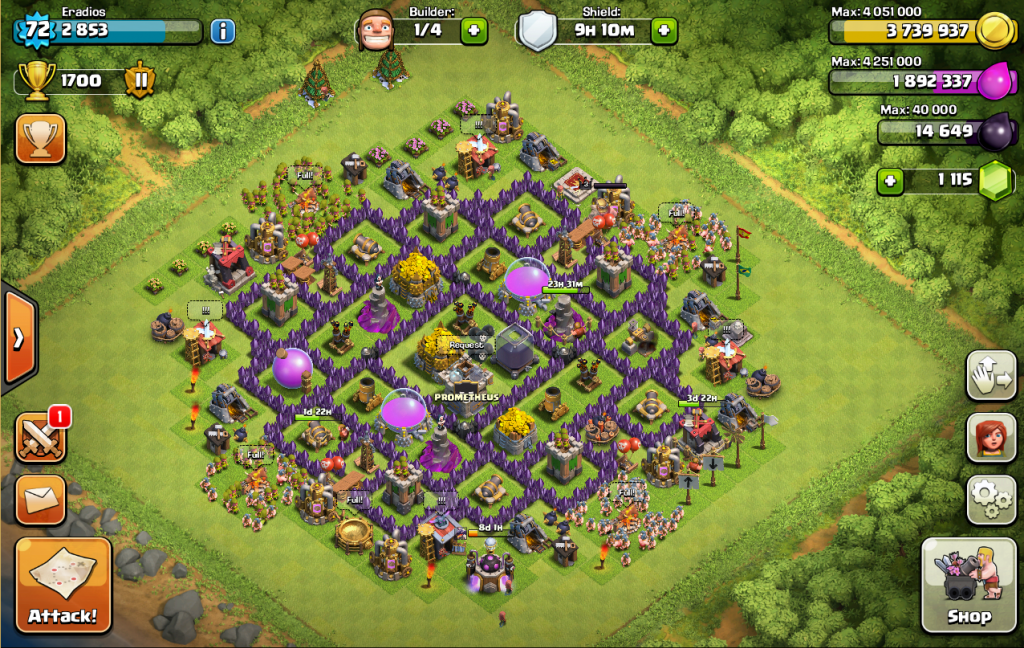The width and height of the screenshot is (1024, 648).
Task: Toggle village edit mode hand button
Action: [990, 375]
